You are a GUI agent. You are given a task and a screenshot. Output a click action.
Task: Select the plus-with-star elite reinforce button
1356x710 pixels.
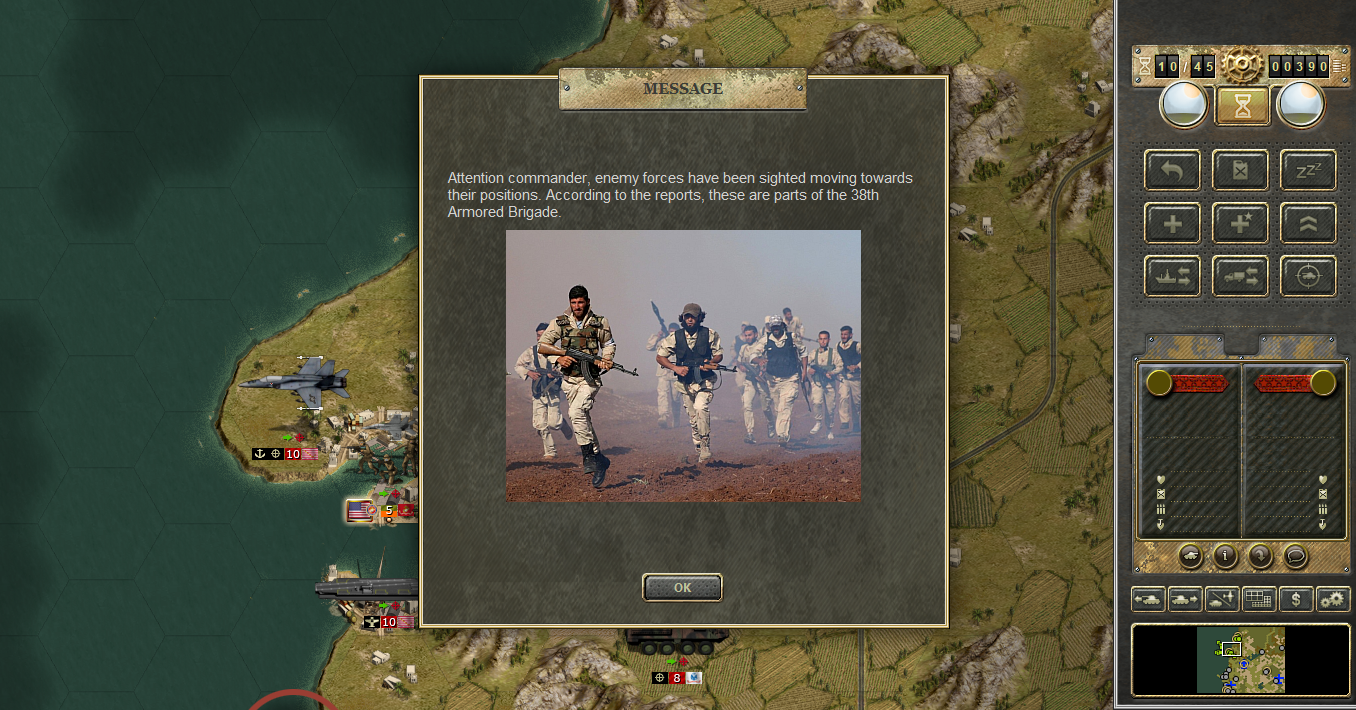1240,223
